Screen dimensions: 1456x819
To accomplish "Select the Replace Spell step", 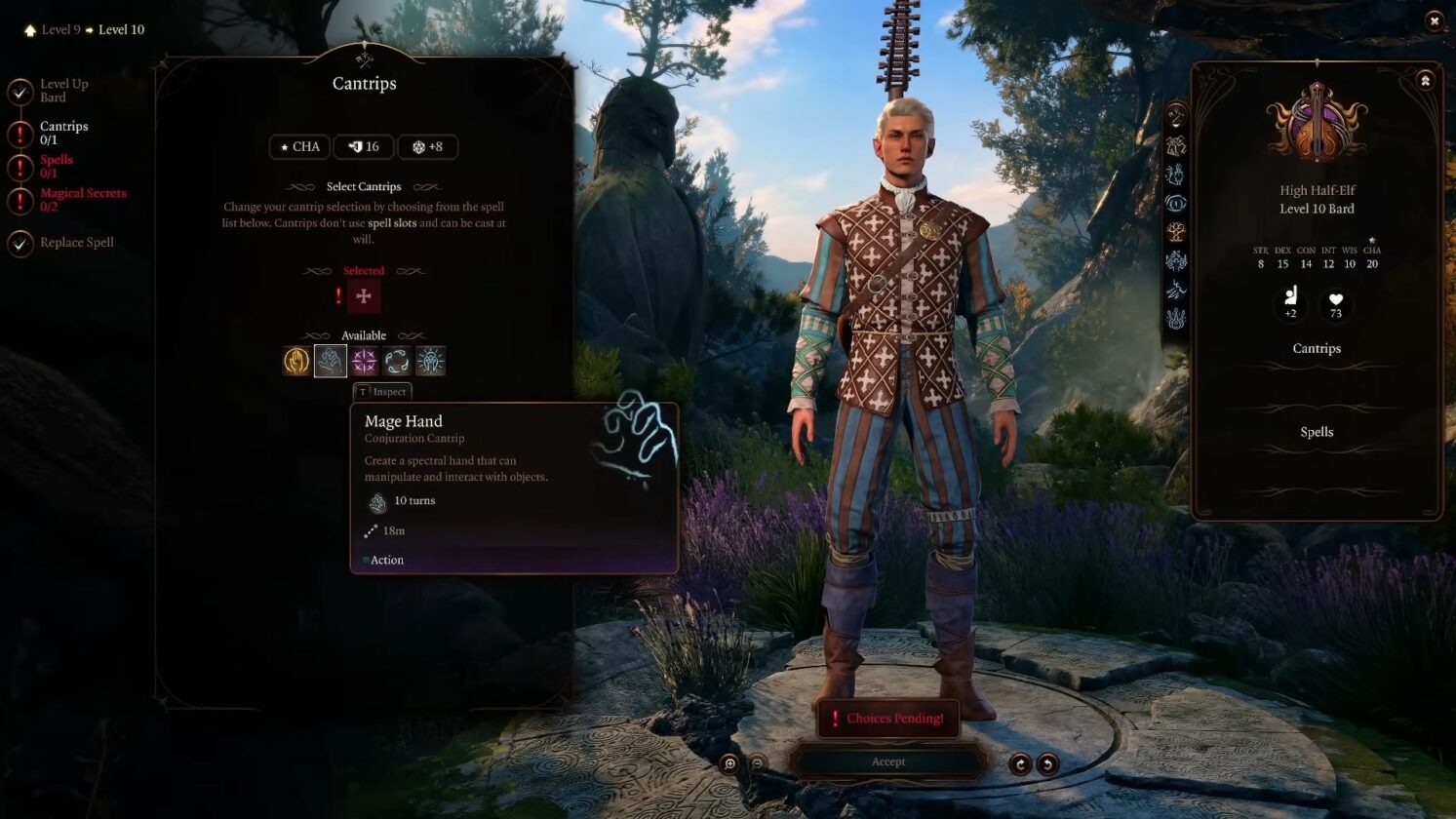I will point(76,242).
